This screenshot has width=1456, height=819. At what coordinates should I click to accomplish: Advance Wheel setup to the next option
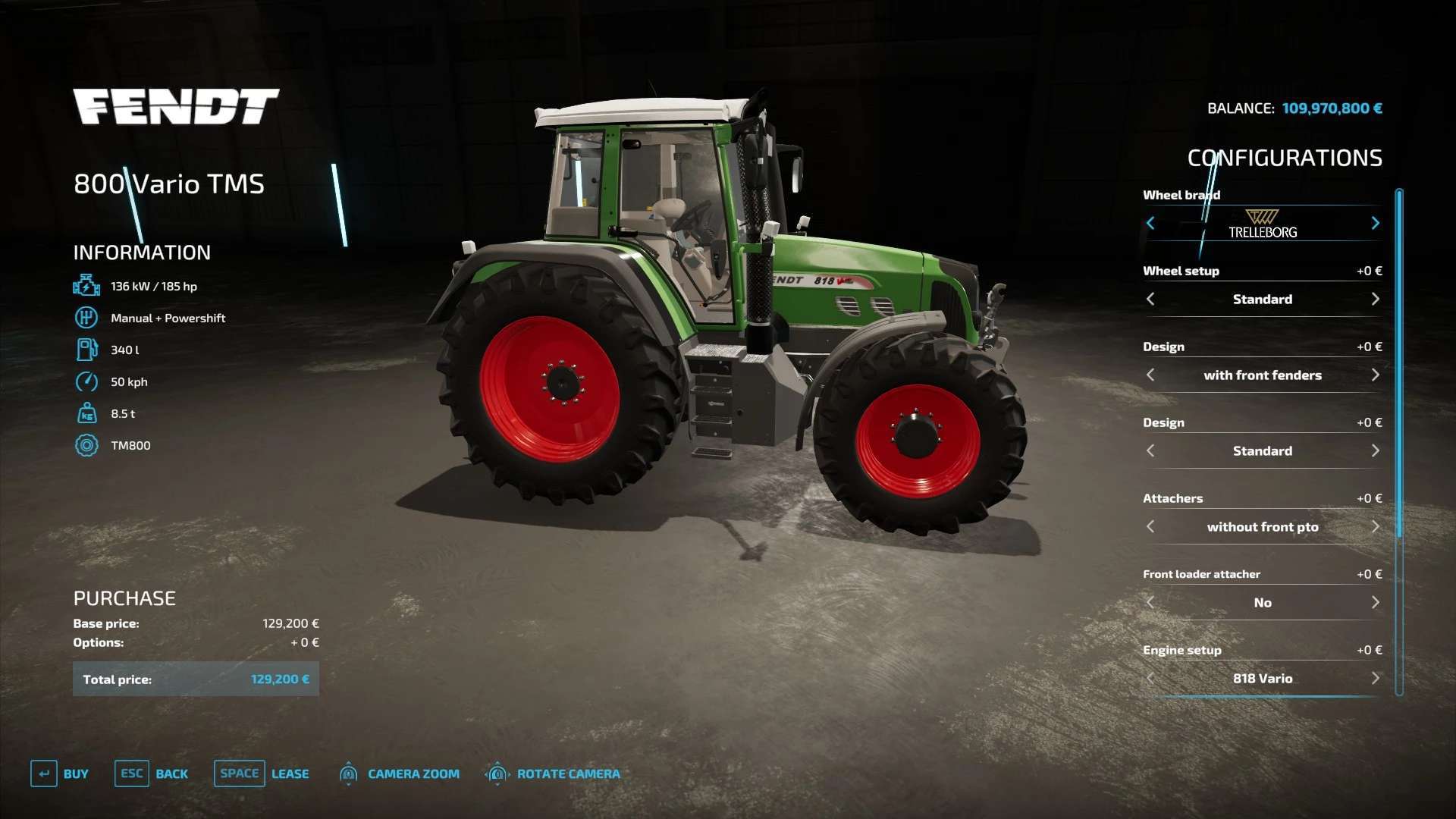[x=1375, y=299]
